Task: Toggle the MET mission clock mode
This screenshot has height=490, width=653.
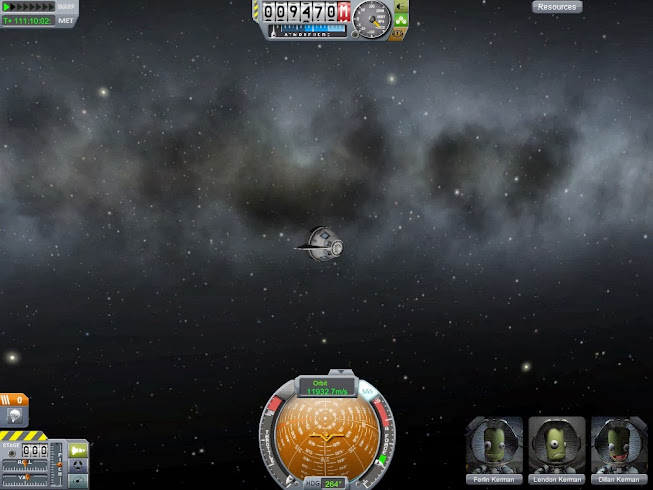Action: click(66, 20)
